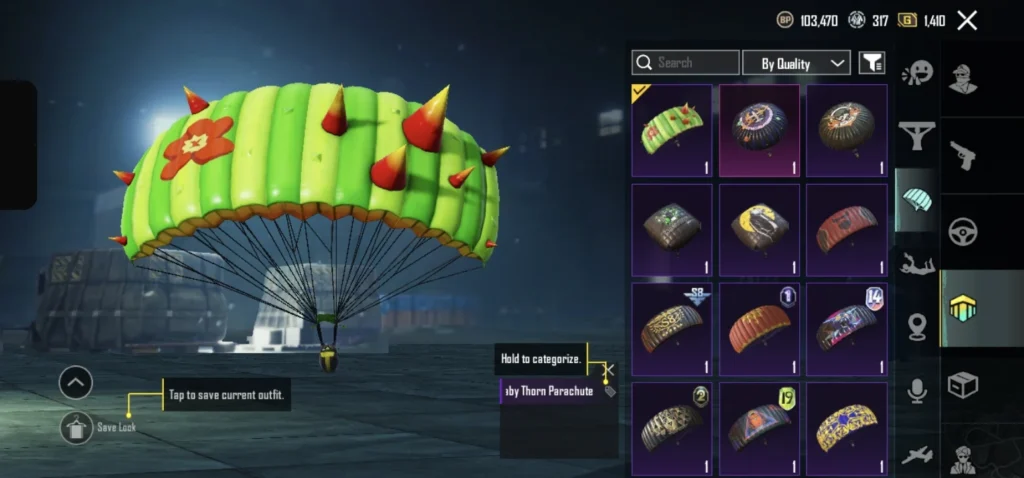1024x478 pixels.
Task: Open the By Quality sort dropdown
Action: coord(796,63)
